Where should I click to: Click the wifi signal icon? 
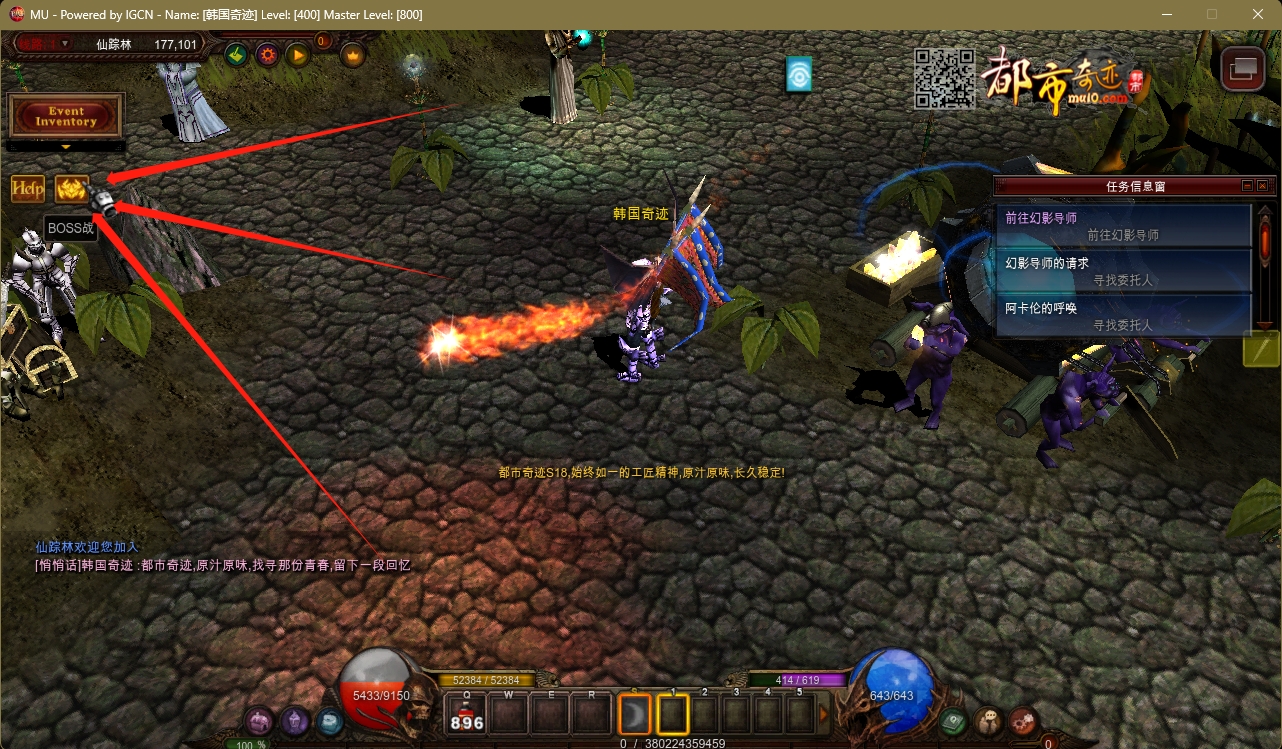coord(799,75)
